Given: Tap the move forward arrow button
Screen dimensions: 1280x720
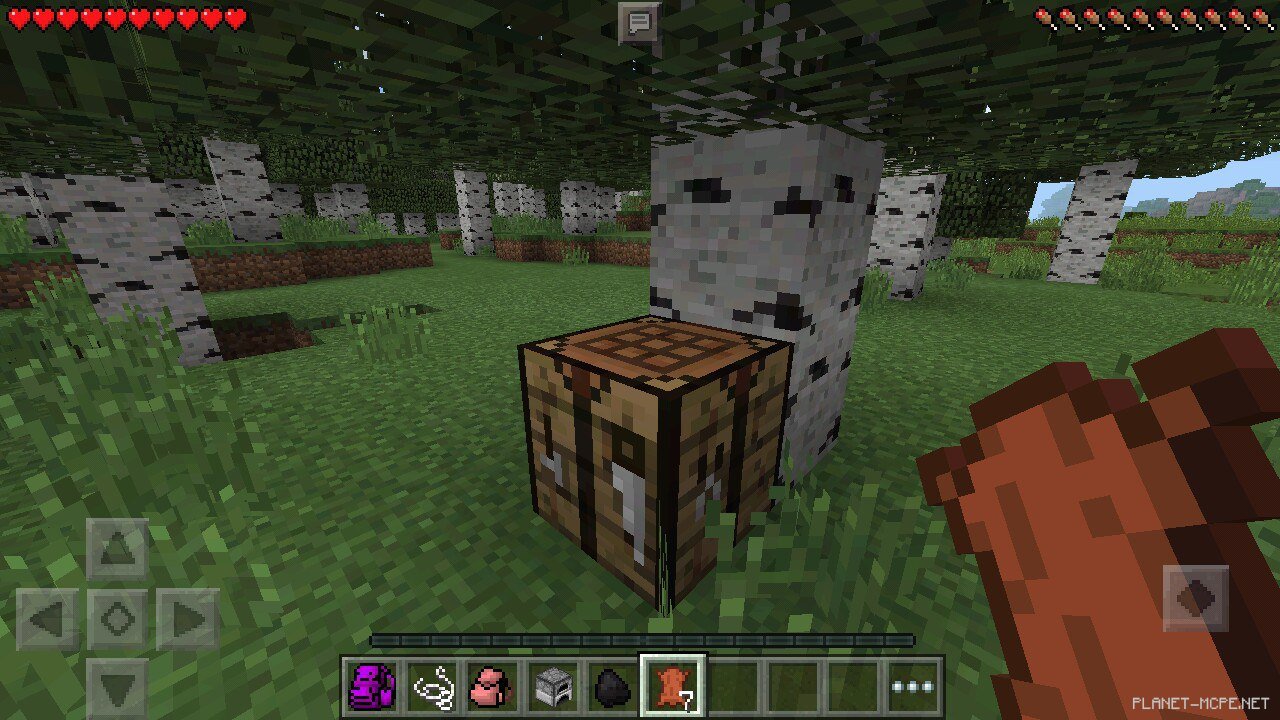Looking at the screenshot, I should pos(118,549).
